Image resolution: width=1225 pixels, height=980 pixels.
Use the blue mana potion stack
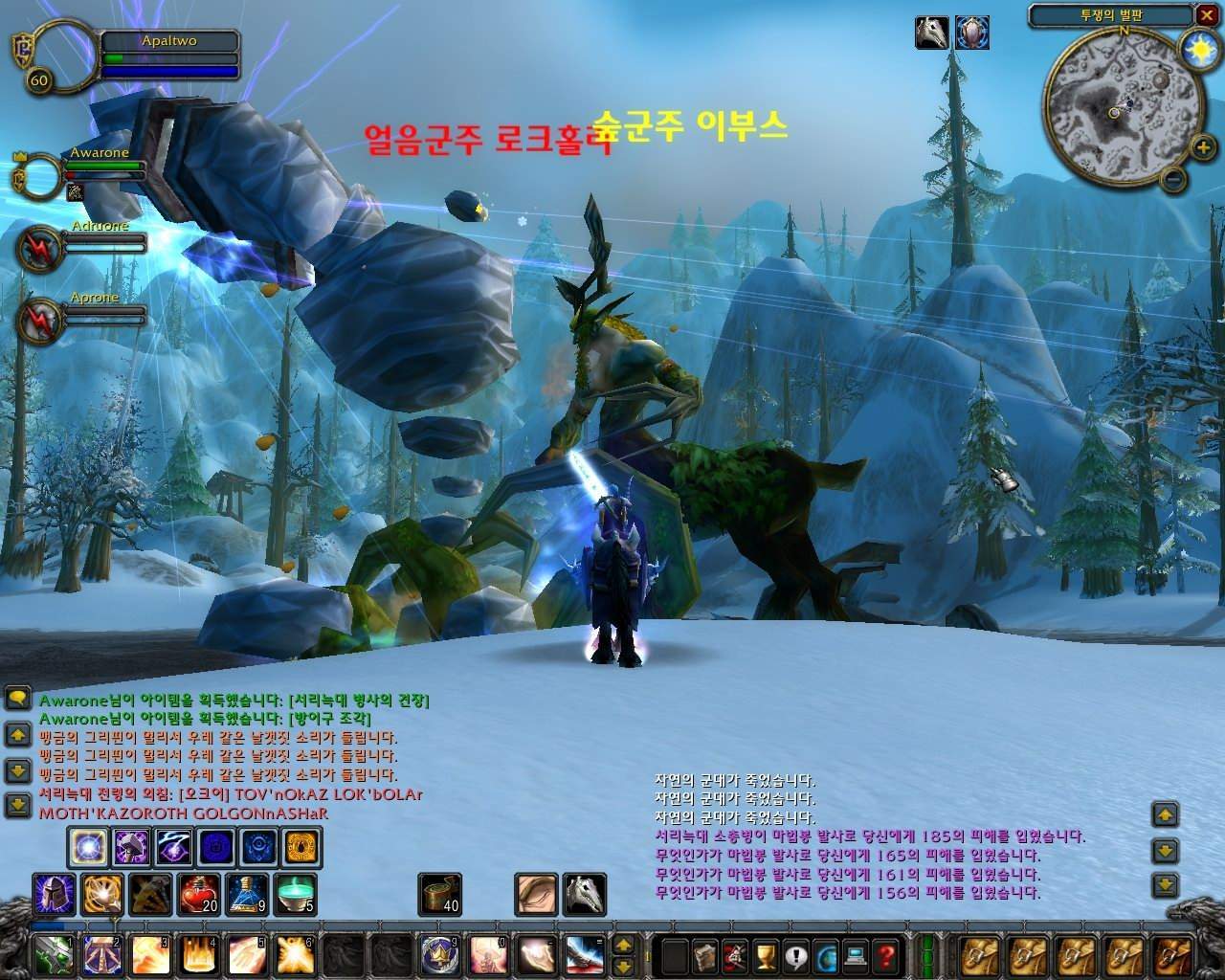click(x=248, y=893)
